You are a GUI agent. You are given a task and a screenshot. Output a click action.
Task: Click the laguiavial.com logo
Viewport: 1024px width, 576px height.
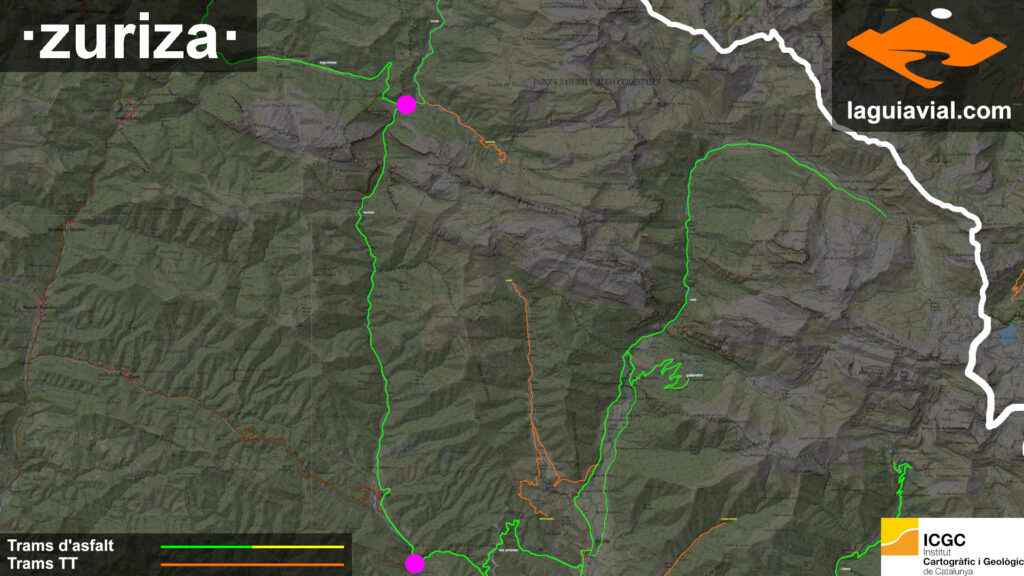pyautogui.click(x=927, y=64)
